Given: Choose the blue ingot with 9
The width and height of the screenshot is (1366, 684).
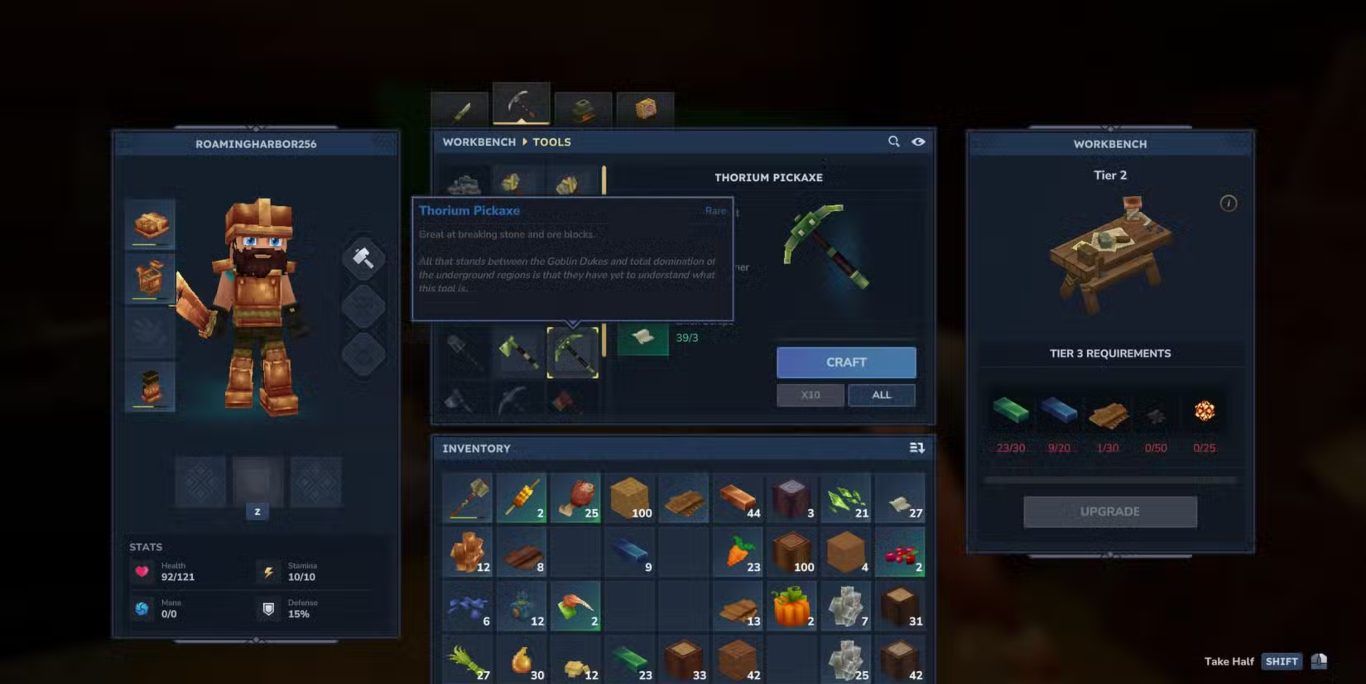Looking at the screenshot, I should (630, 552).
